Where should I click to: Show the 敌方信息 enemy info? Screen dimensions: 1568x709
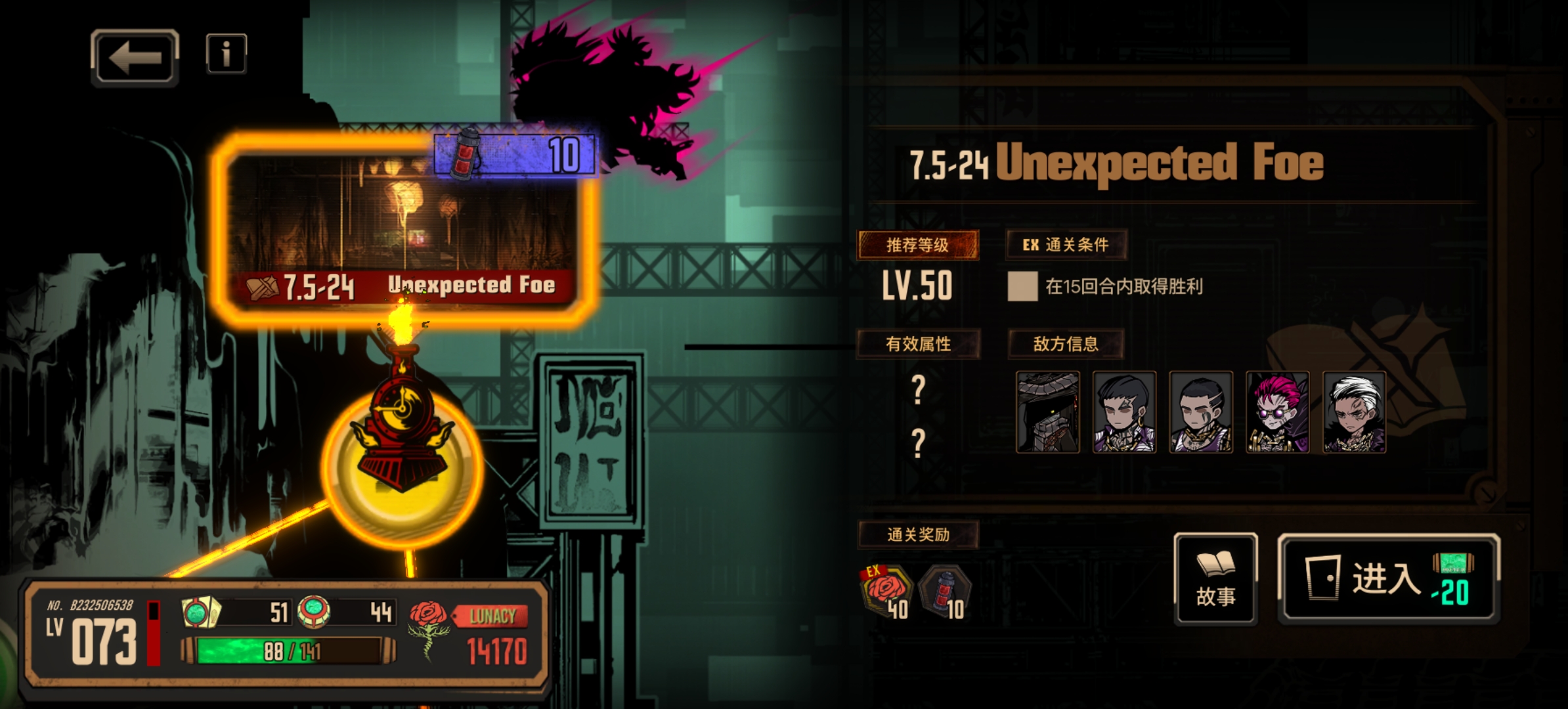coord(1065,344)
